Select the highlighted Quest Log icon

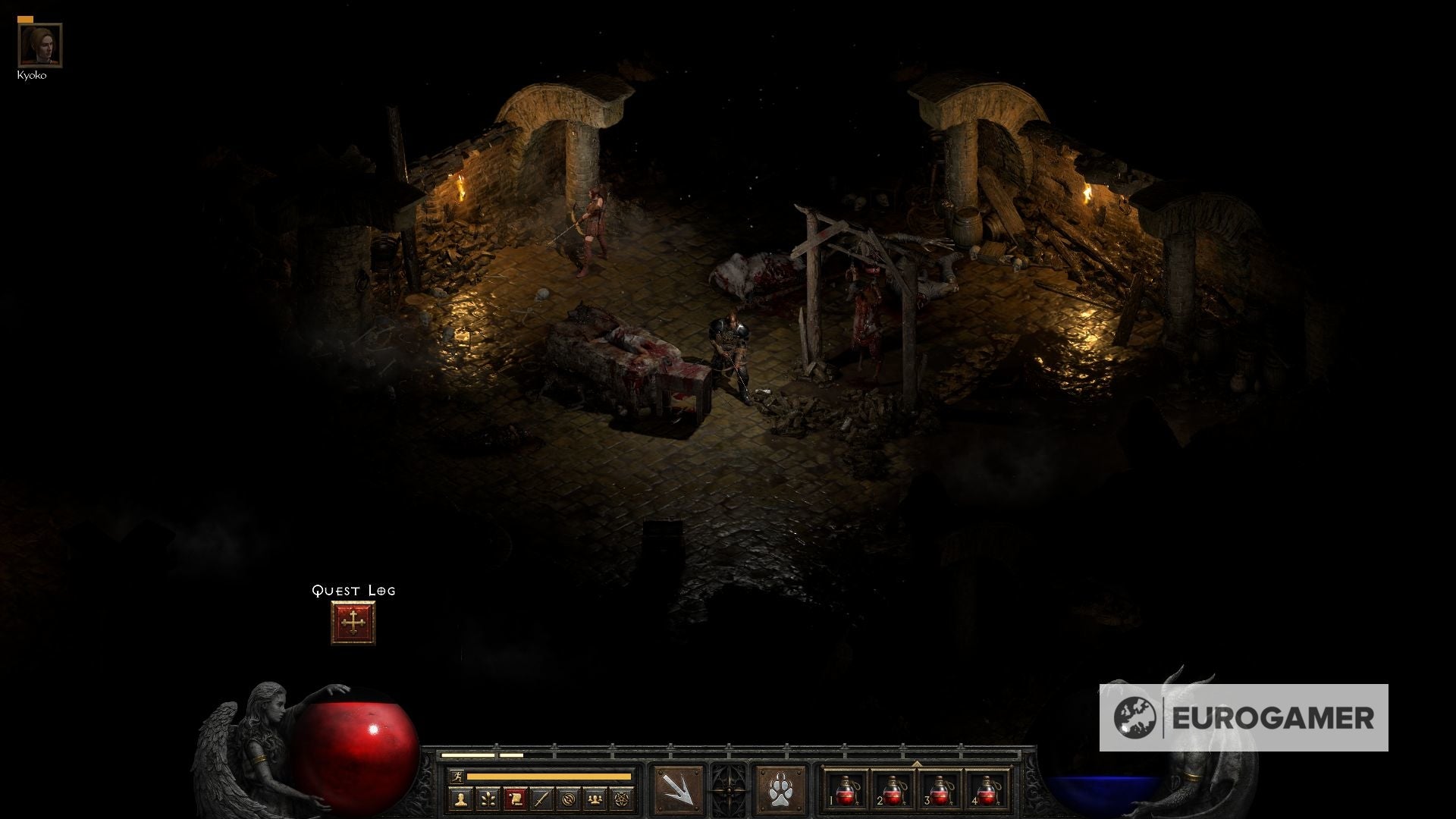pos(518,798)
